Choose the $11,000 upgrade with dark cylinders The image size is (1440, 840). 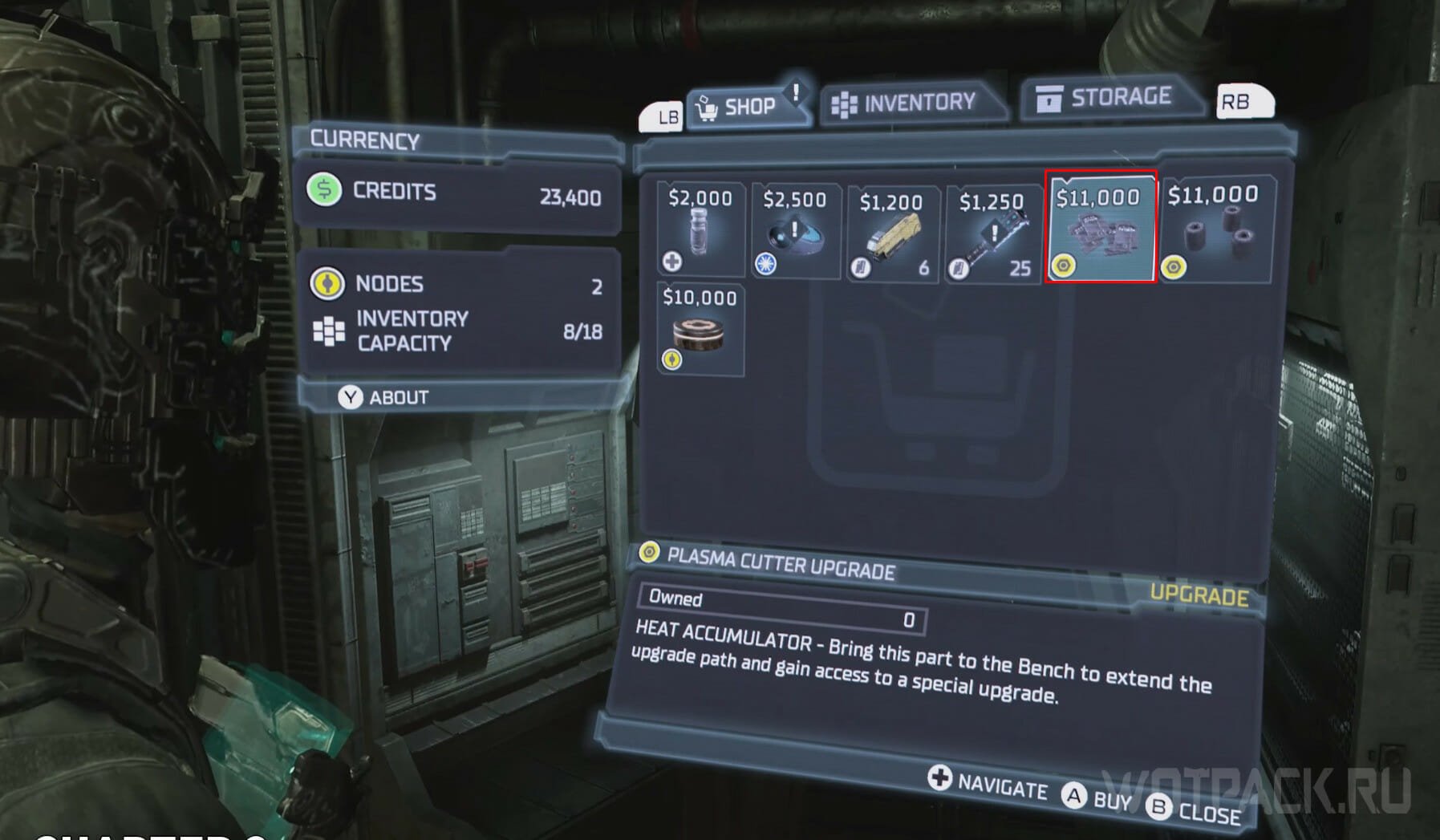(1215, 229)
